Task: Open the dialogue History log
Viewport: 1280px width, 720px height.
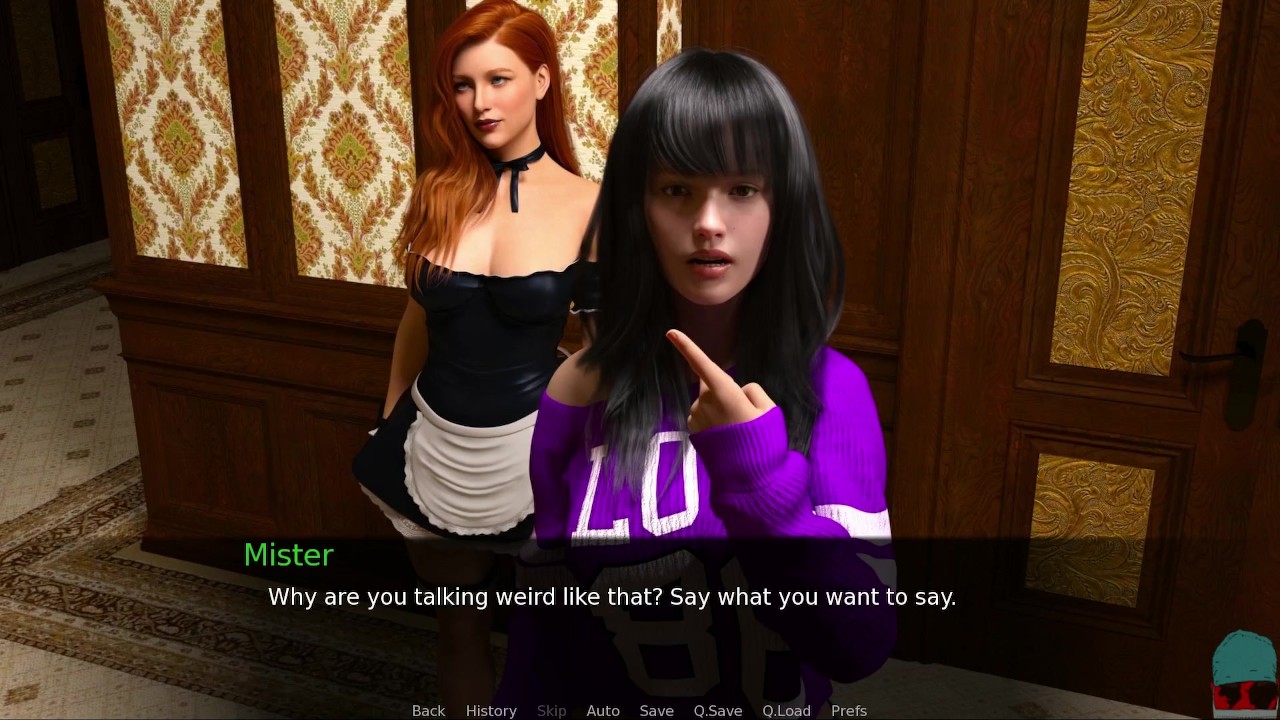Action: tap(491, 710)
